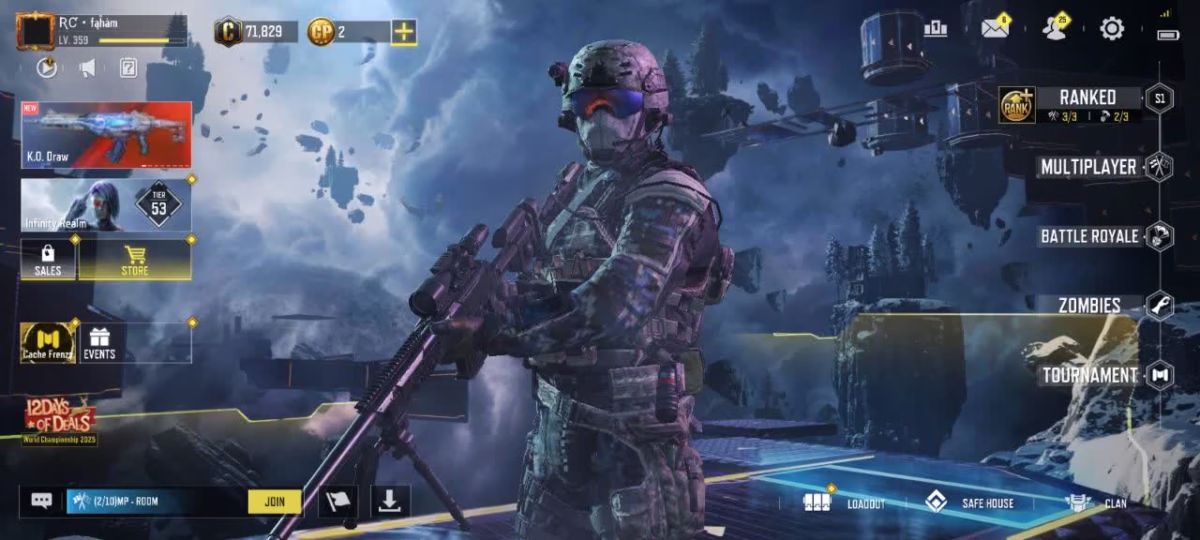Open the Events panel

point(99,342)
